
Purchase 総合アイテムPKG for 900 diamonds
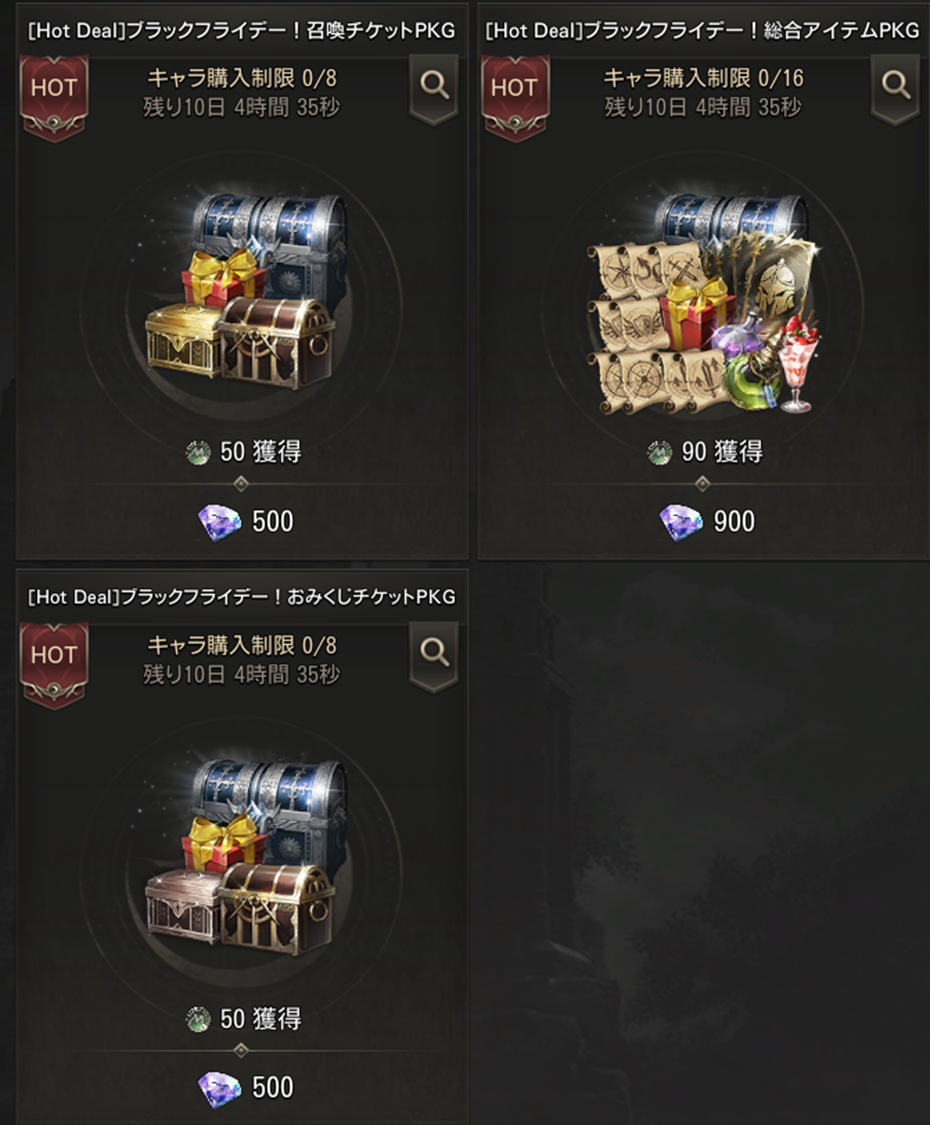click(705, 521)
